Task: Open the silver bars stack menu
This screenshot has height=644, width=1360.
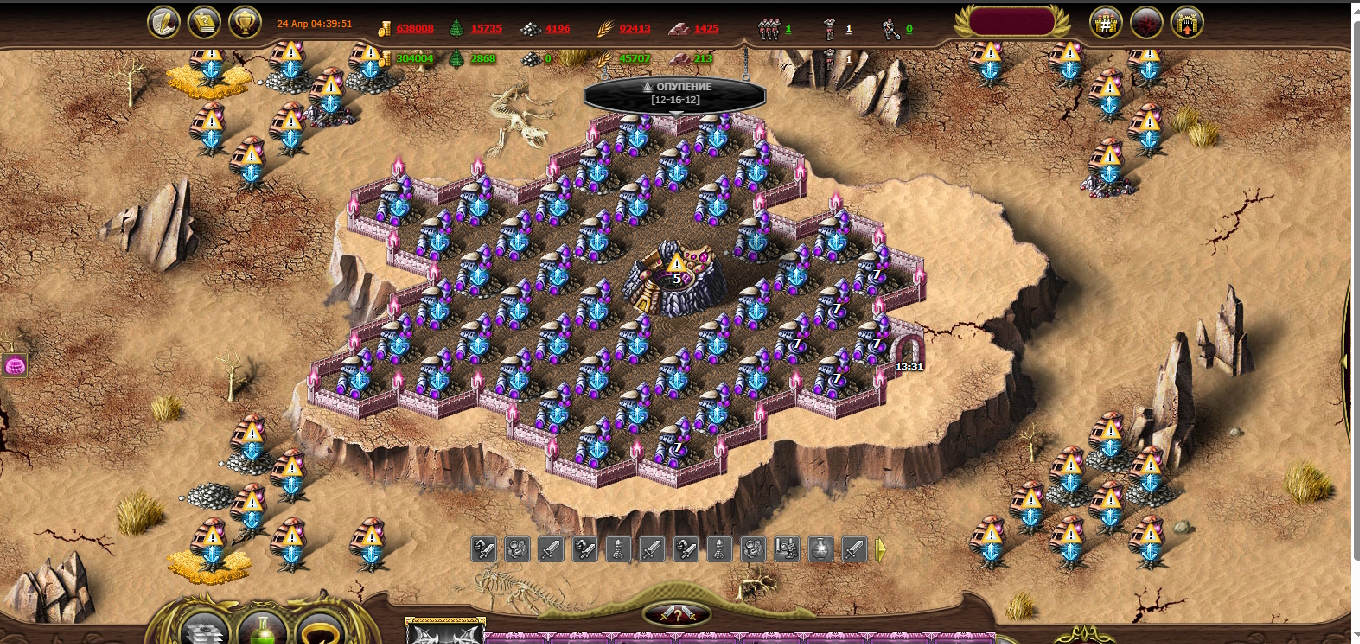Action: tap(206, 627)
